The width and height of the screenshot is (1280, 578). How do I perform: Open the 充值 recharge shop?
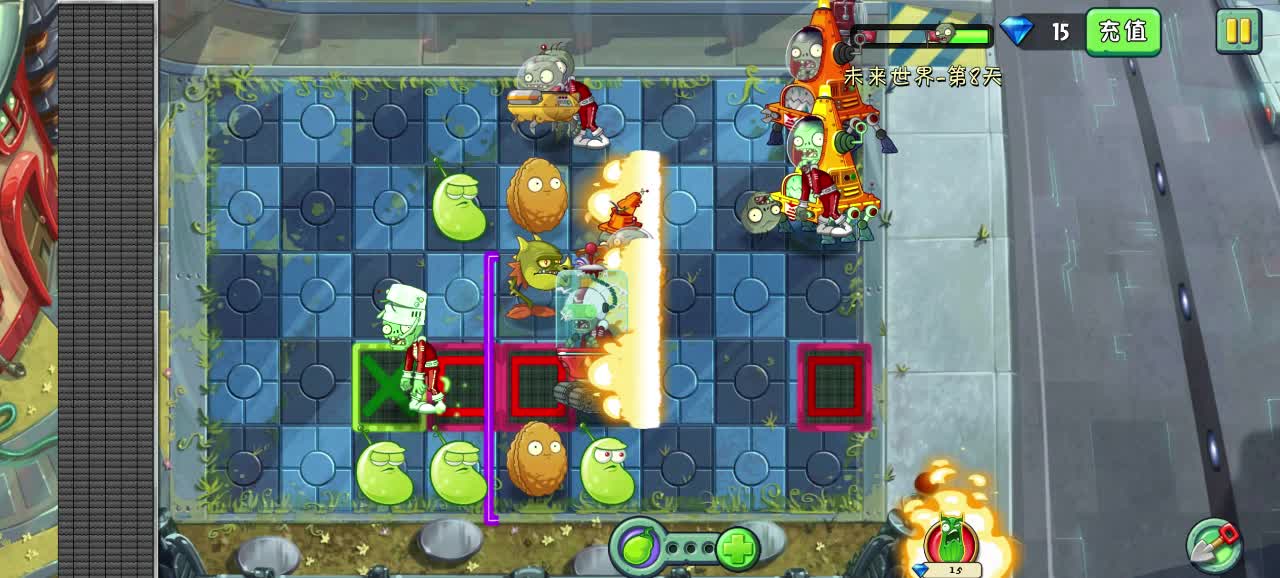click(x=1123, y=32)
